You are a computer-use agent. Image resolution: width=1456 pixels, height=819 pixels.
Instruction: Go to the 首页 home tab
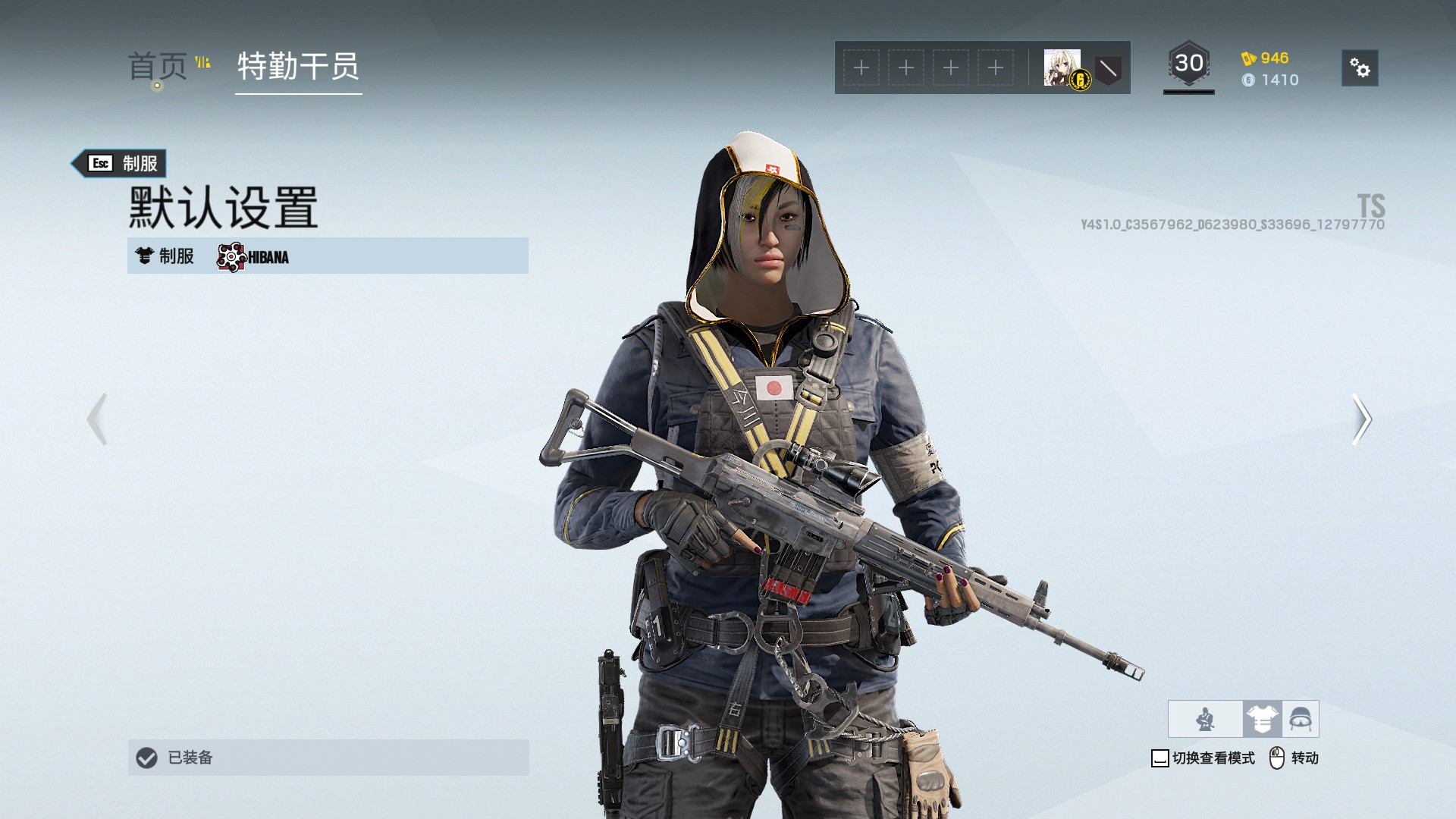[x=158, y=67]
